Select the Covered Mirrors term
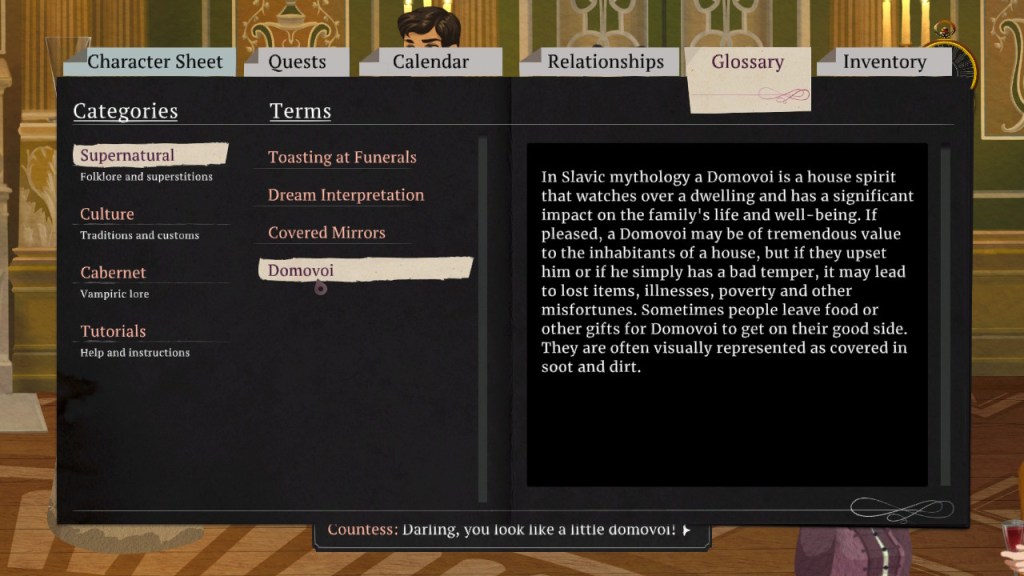This screenshot has width=1024, height=576. pyautogui.click(x=327, y=233)
